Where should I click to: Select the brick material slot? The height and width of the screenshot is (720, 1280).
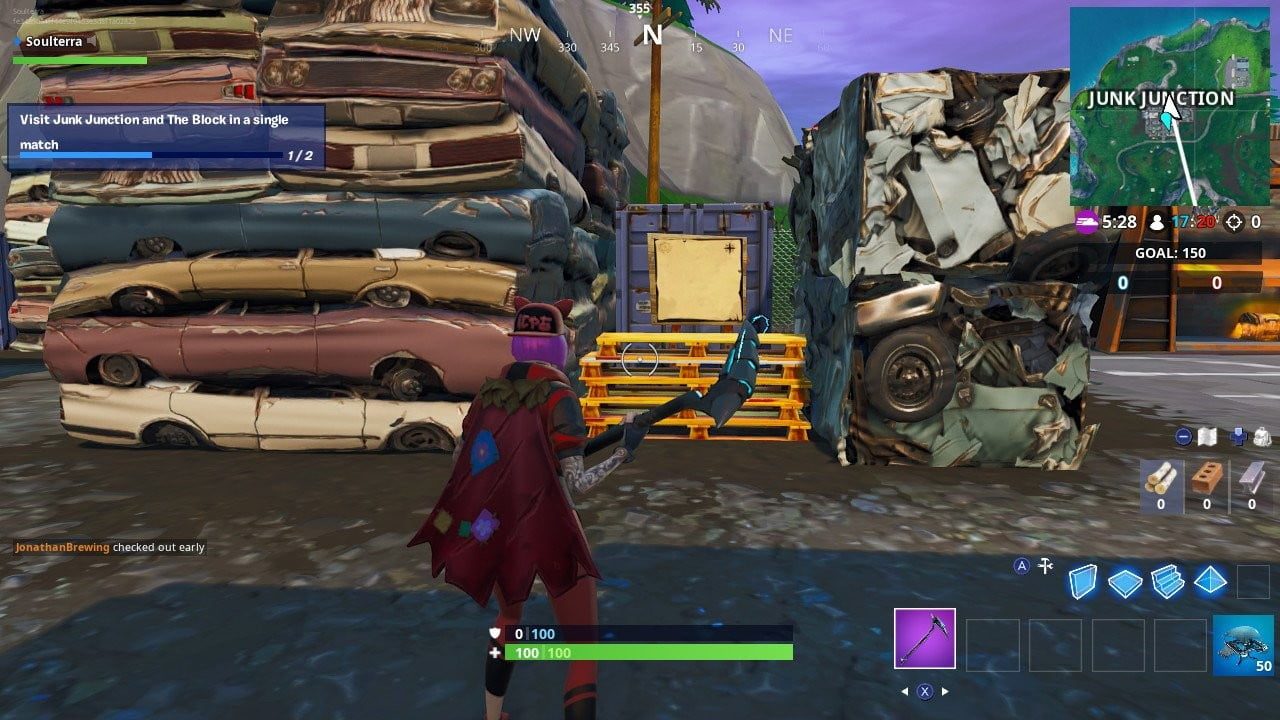[1207, 481]
